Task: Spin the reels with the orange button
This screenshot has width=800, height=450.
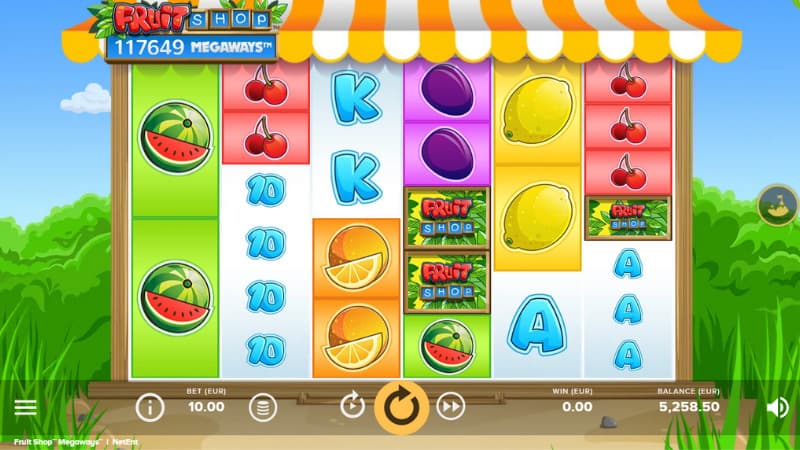Action: (x=401, y=407)
